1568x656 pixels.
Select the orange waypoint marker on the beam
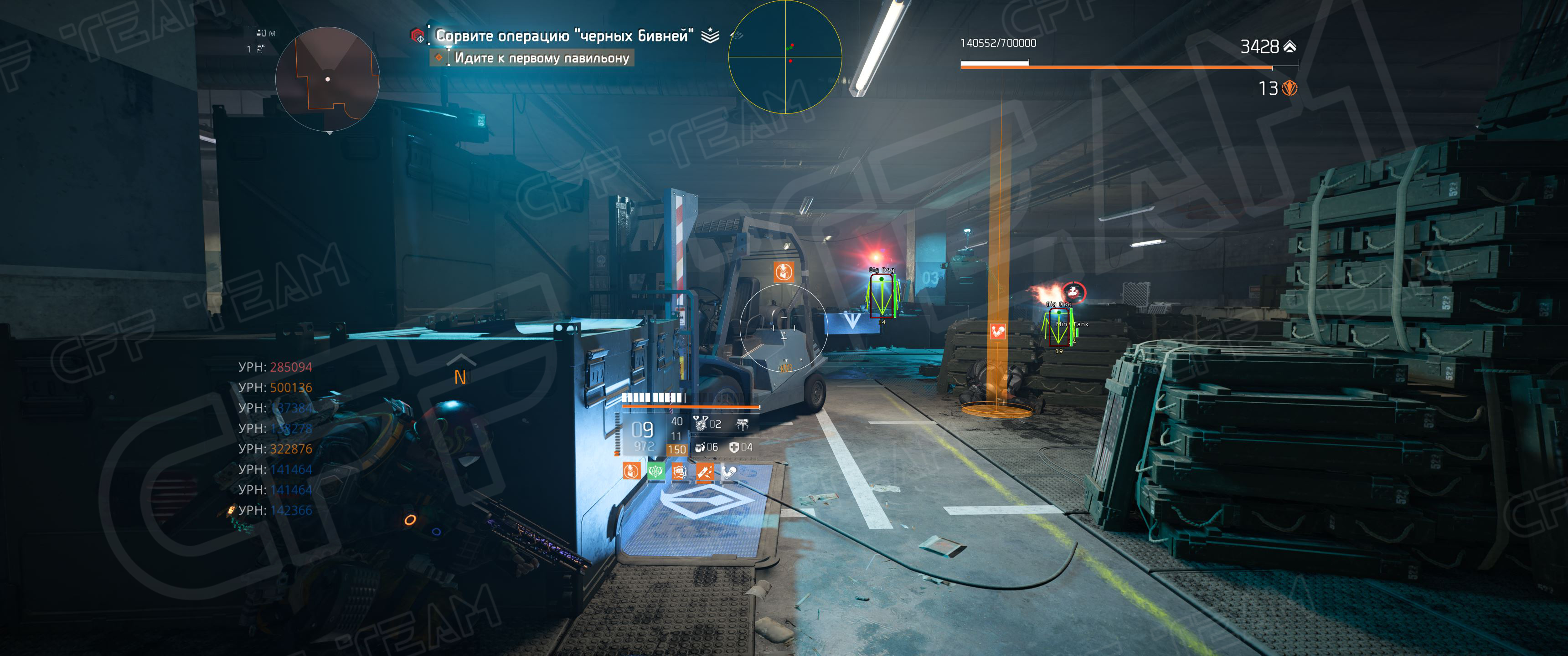point(998,332)
